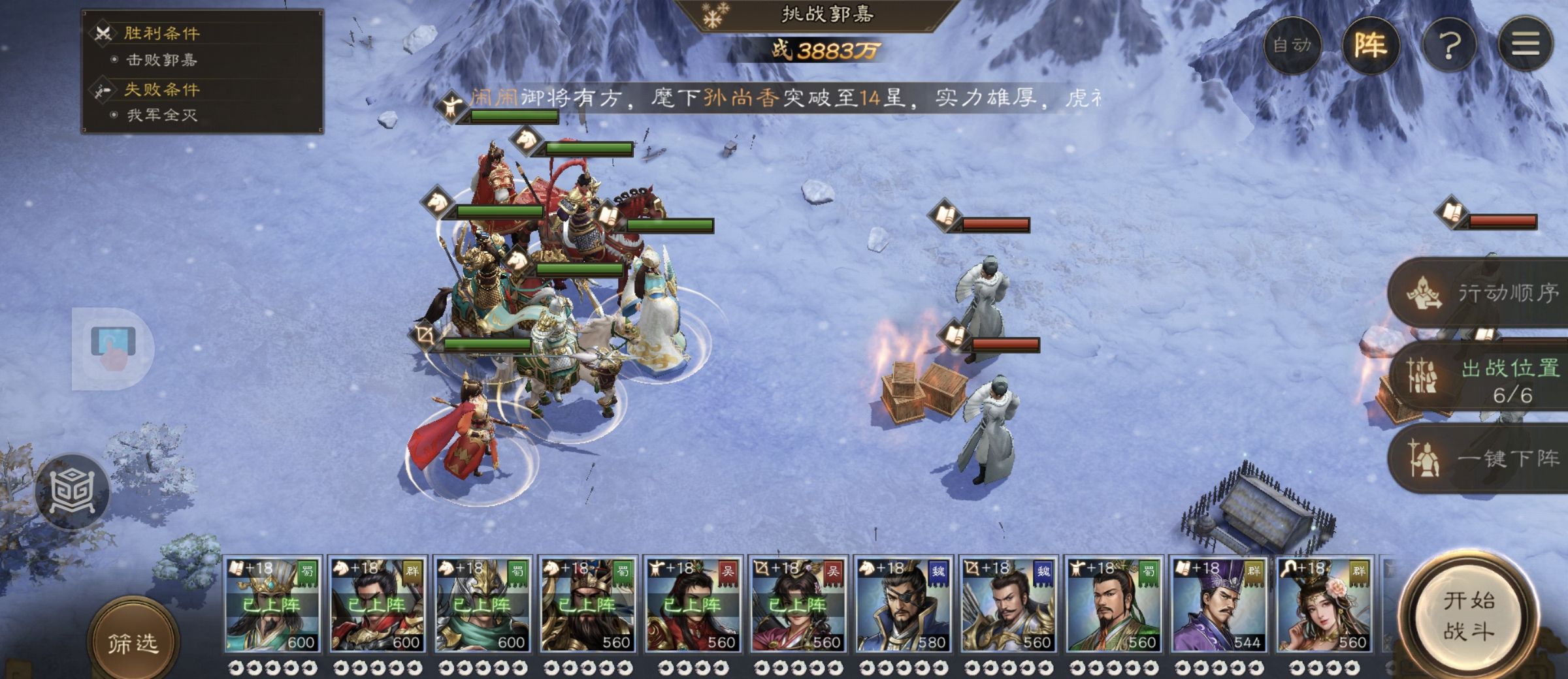
Task: Select the eyepatch Wei general card
Action: (903, 605)
